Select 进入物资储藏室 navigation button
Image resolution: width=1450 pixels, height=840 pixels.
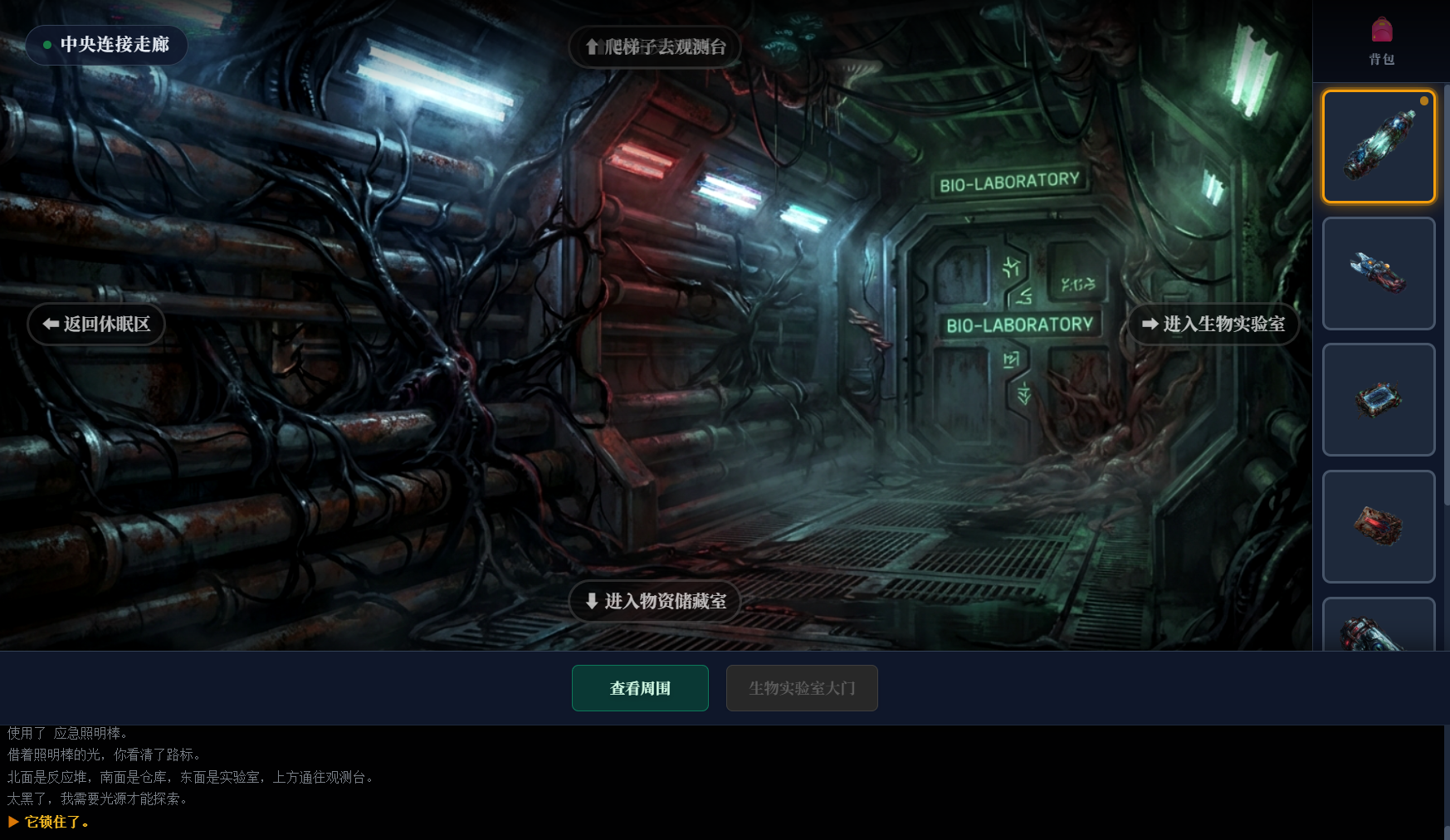pyautogui.click(x=655, y=601)
